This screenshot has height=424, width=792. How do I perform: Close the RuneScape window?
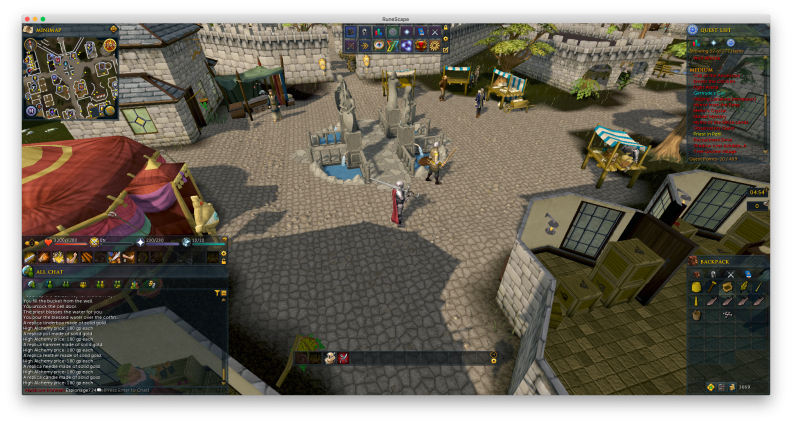[x=27, y=19]
